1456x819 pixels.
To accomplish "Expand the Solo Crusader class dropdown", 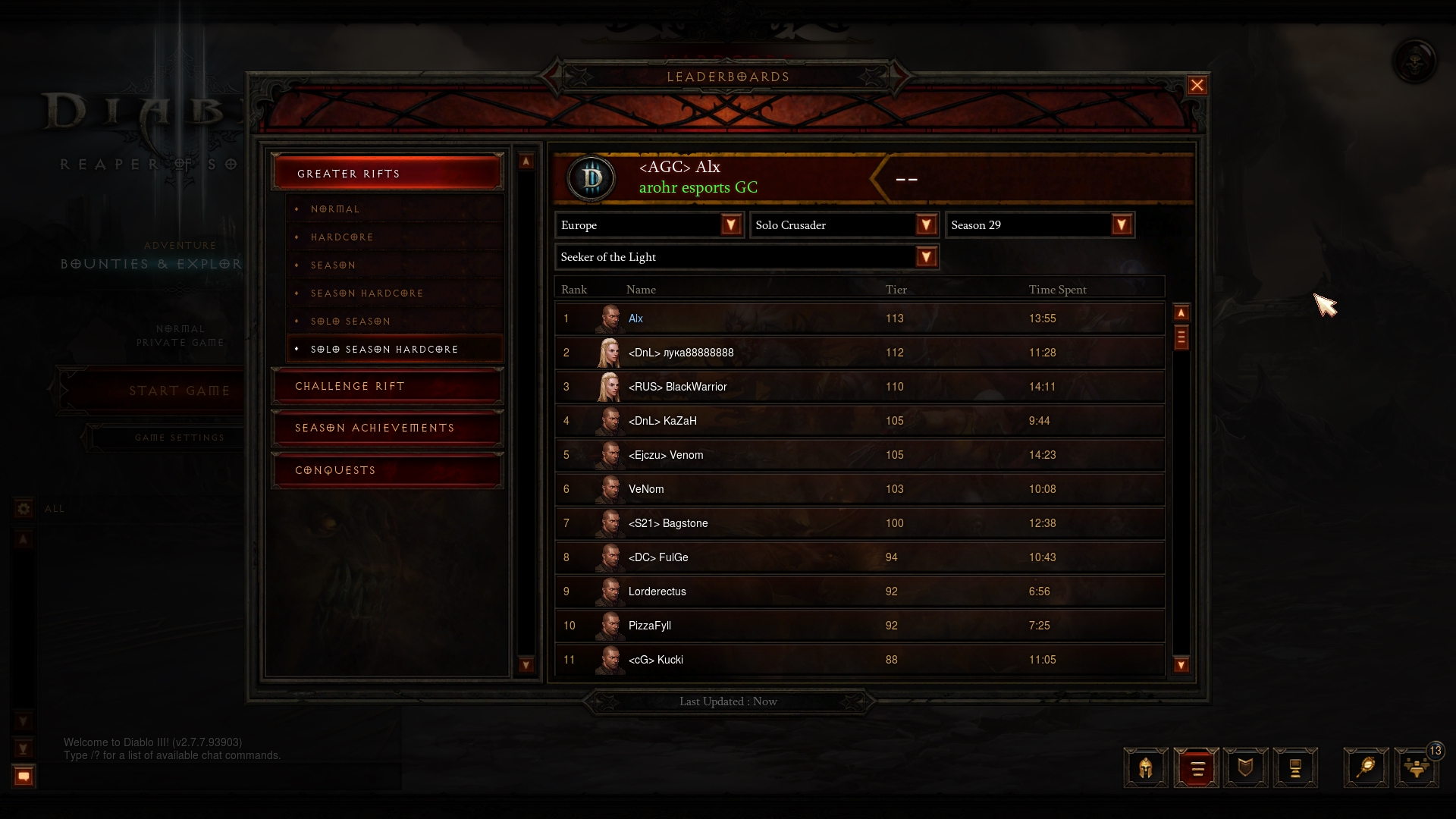I will (x=925, y=225).
